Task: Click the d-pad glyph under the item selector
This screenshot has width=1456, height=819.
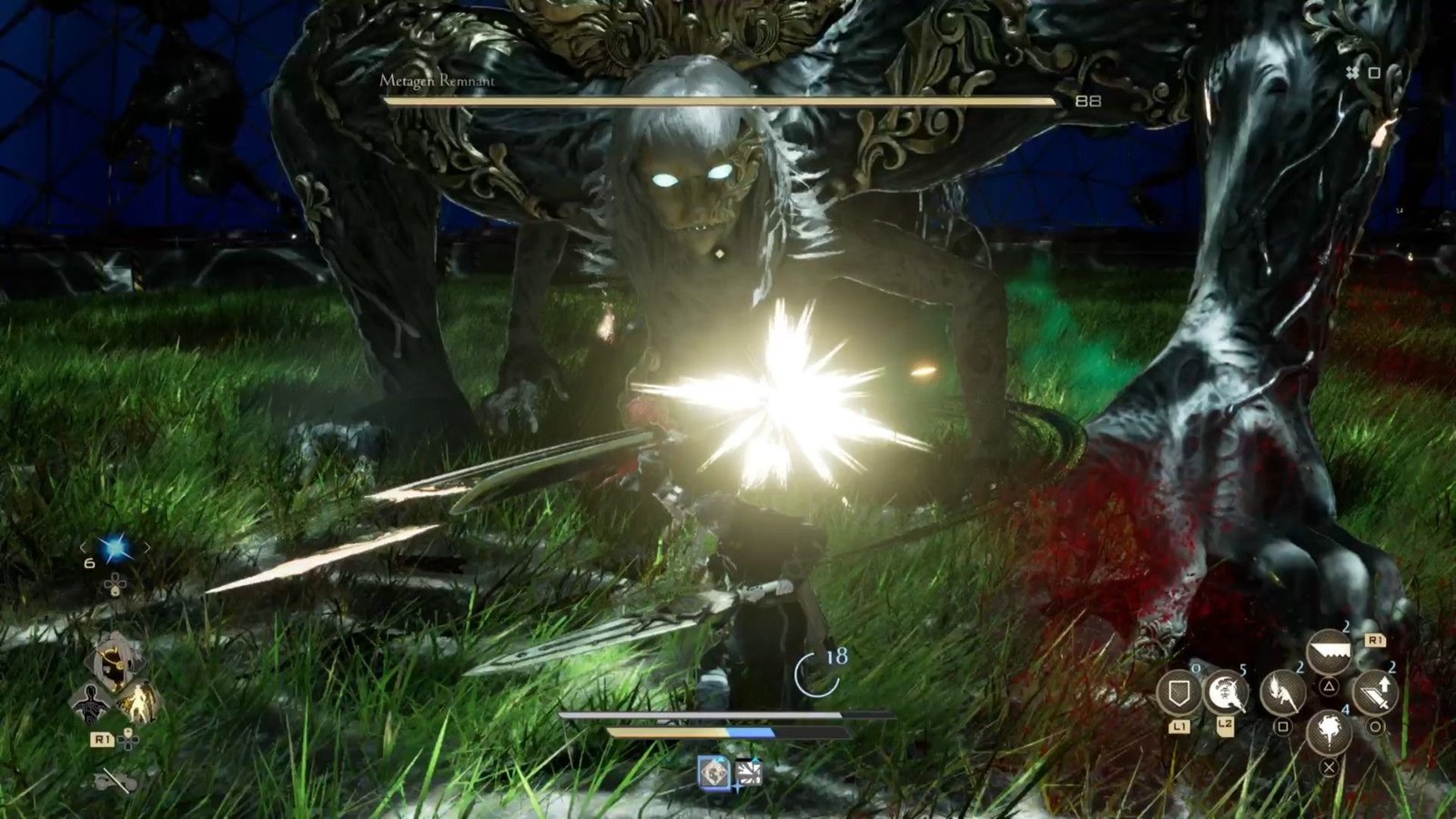Action: [x=115, y=585]
